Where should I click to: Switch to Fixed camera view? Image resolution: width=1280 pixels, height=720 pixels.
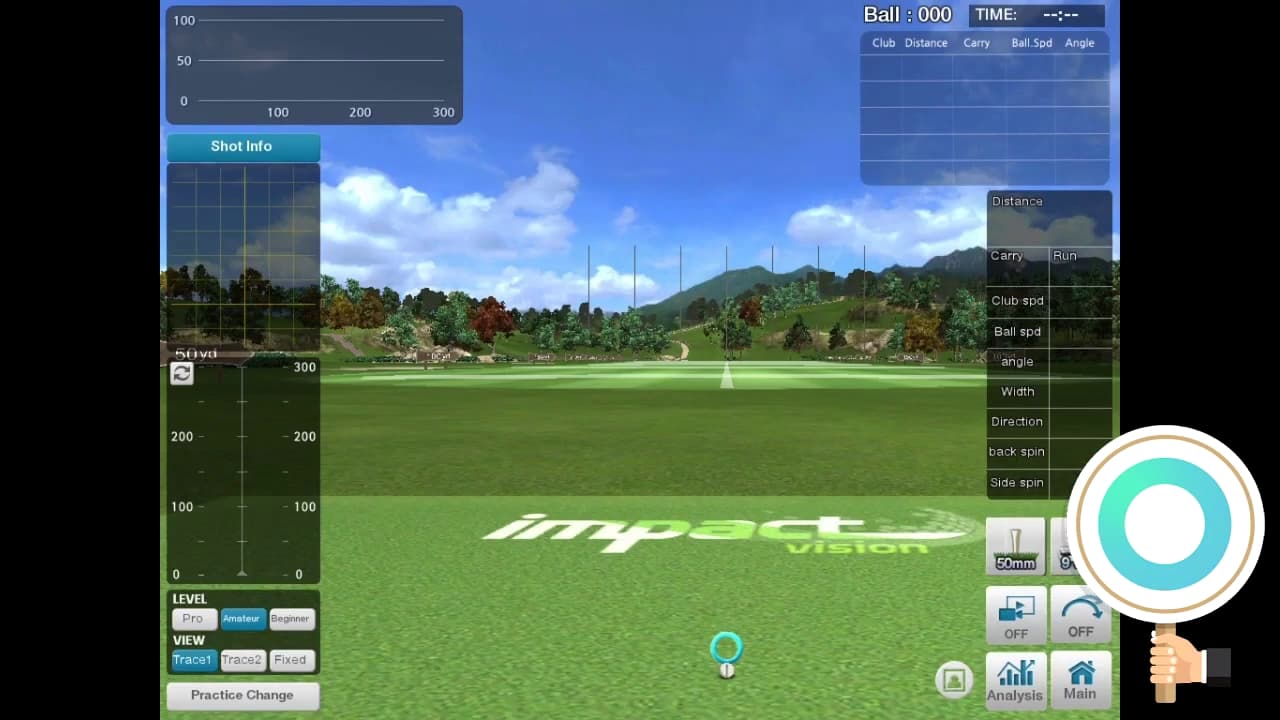tap(291, 660)
